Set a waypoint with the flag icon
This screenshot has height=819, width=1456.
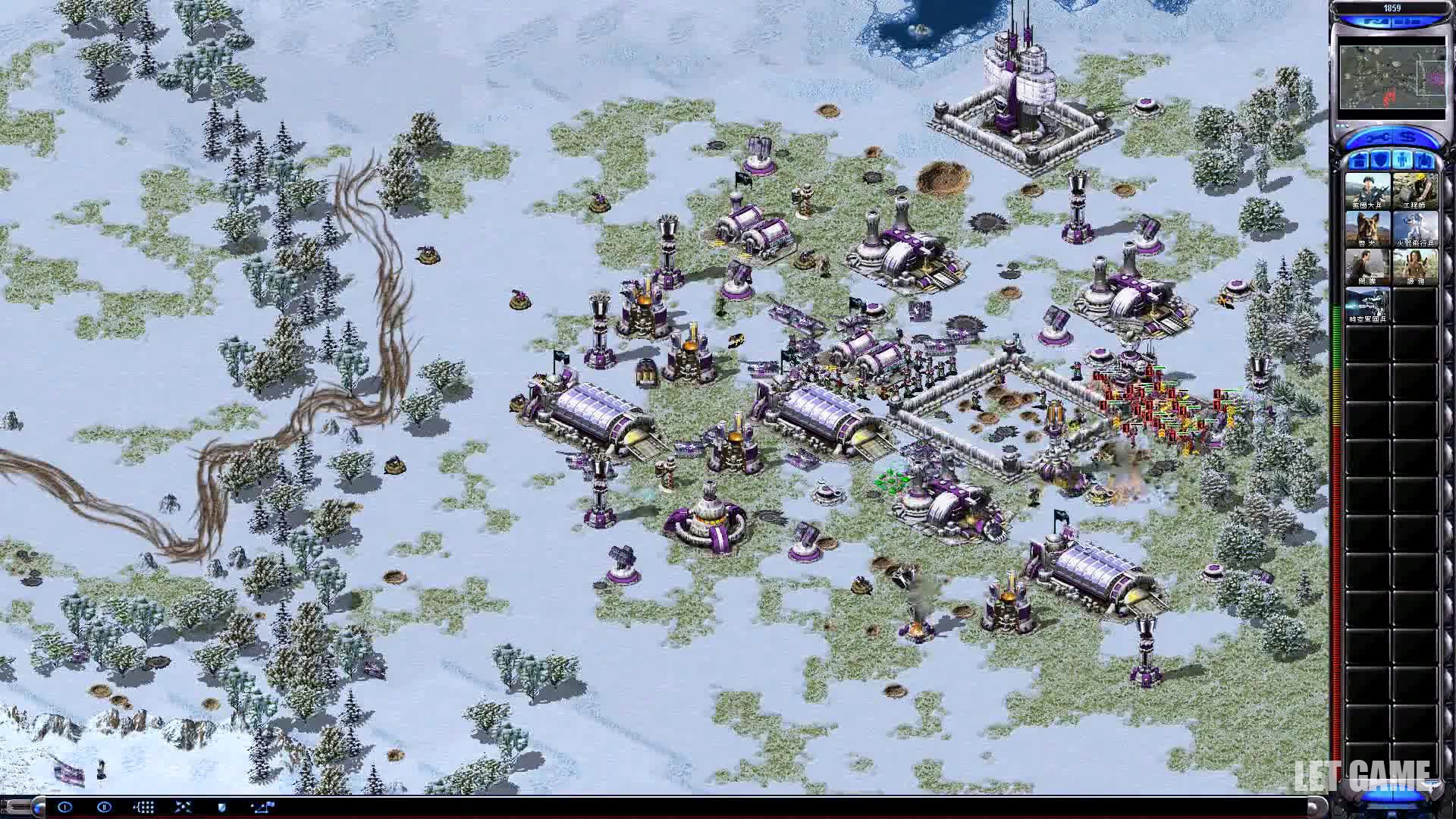click(x=262, y=807)
